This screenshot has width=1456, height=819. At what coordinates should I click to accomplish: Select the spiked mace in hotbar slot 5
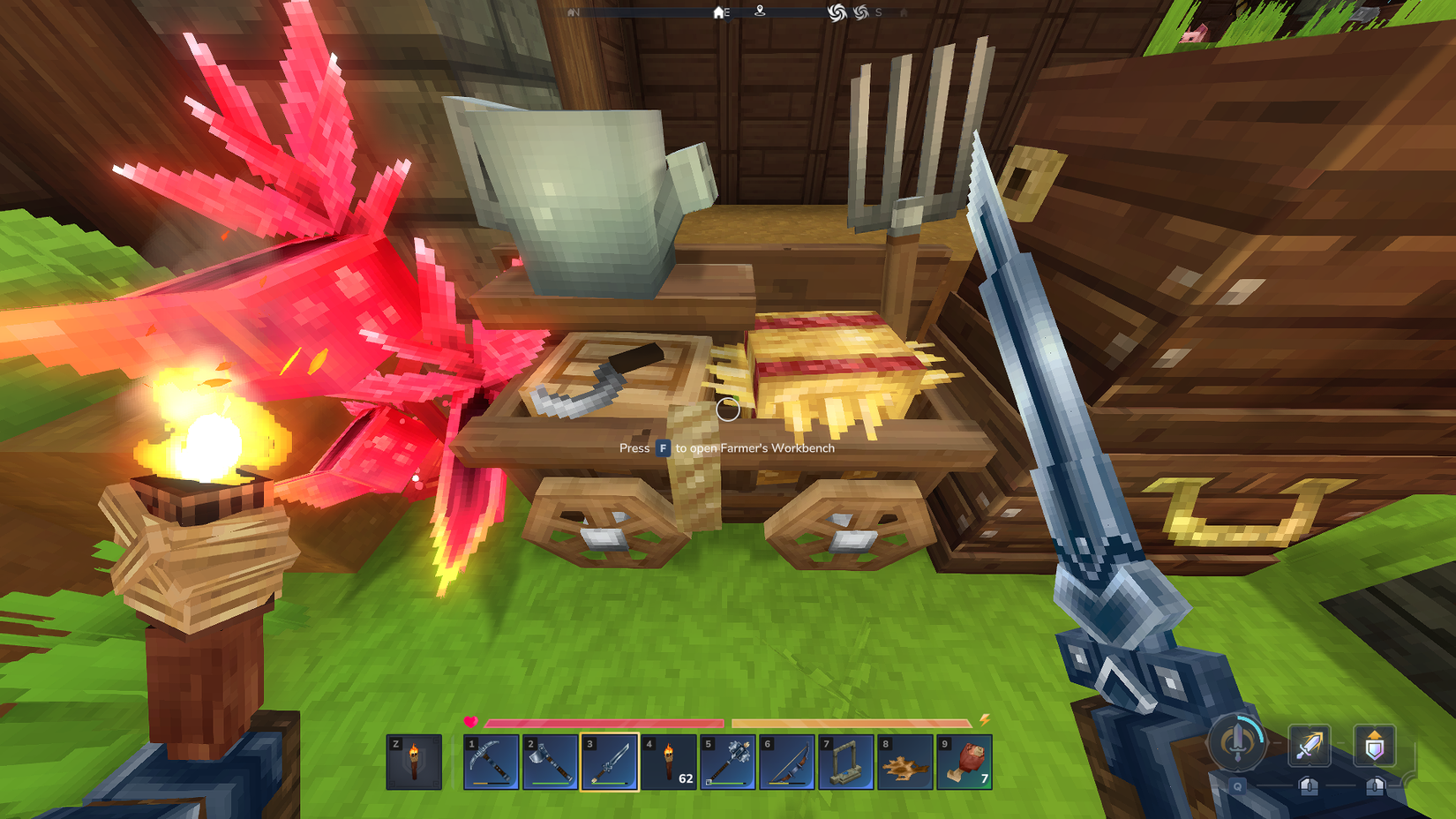point(729,763)
